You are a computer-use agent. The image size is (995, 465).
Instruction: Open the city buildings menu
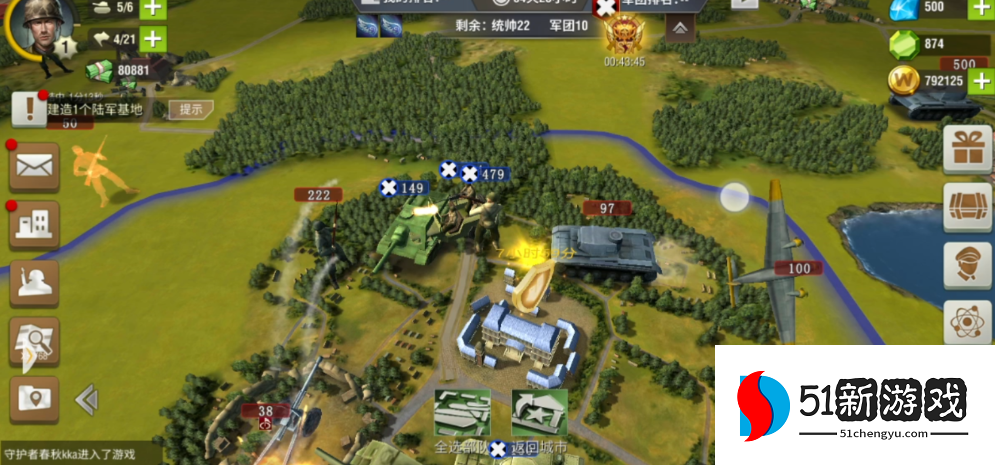pyautogui.click(x=34, y=225)
